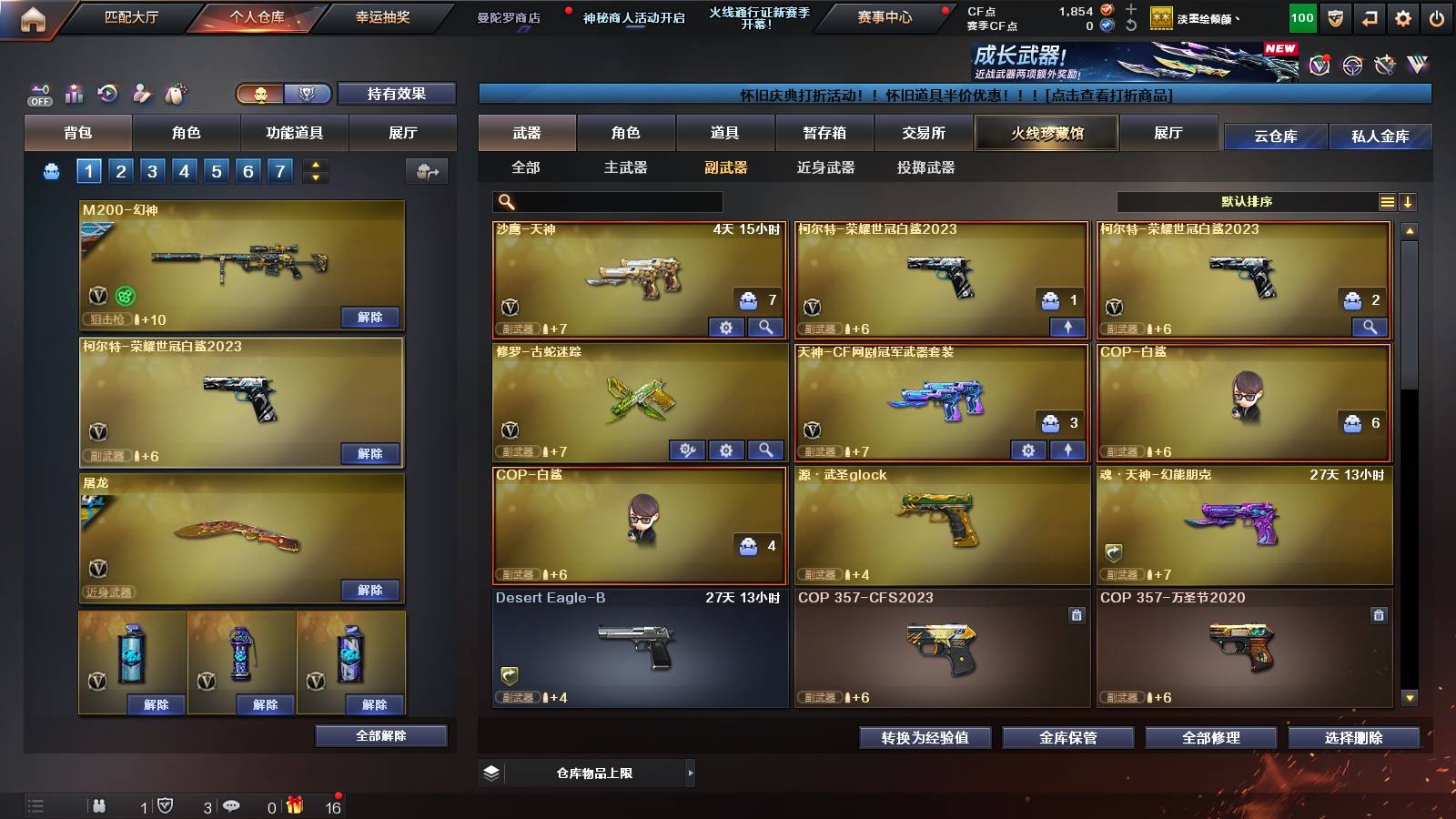The height and width of the screenshot is (819, 1456).
Task: Open the 幸运抽奖 menu at the top
Action: [x=383, y=15]
